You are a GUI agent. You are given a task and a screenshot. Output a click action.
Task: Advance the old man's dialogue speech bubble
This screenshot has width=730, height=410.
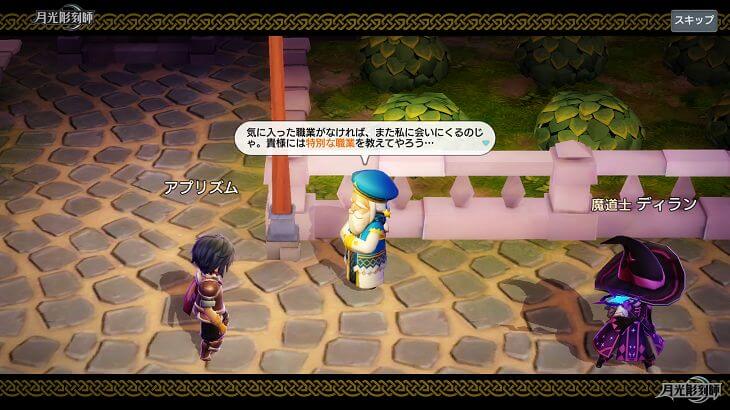point(365,137)
